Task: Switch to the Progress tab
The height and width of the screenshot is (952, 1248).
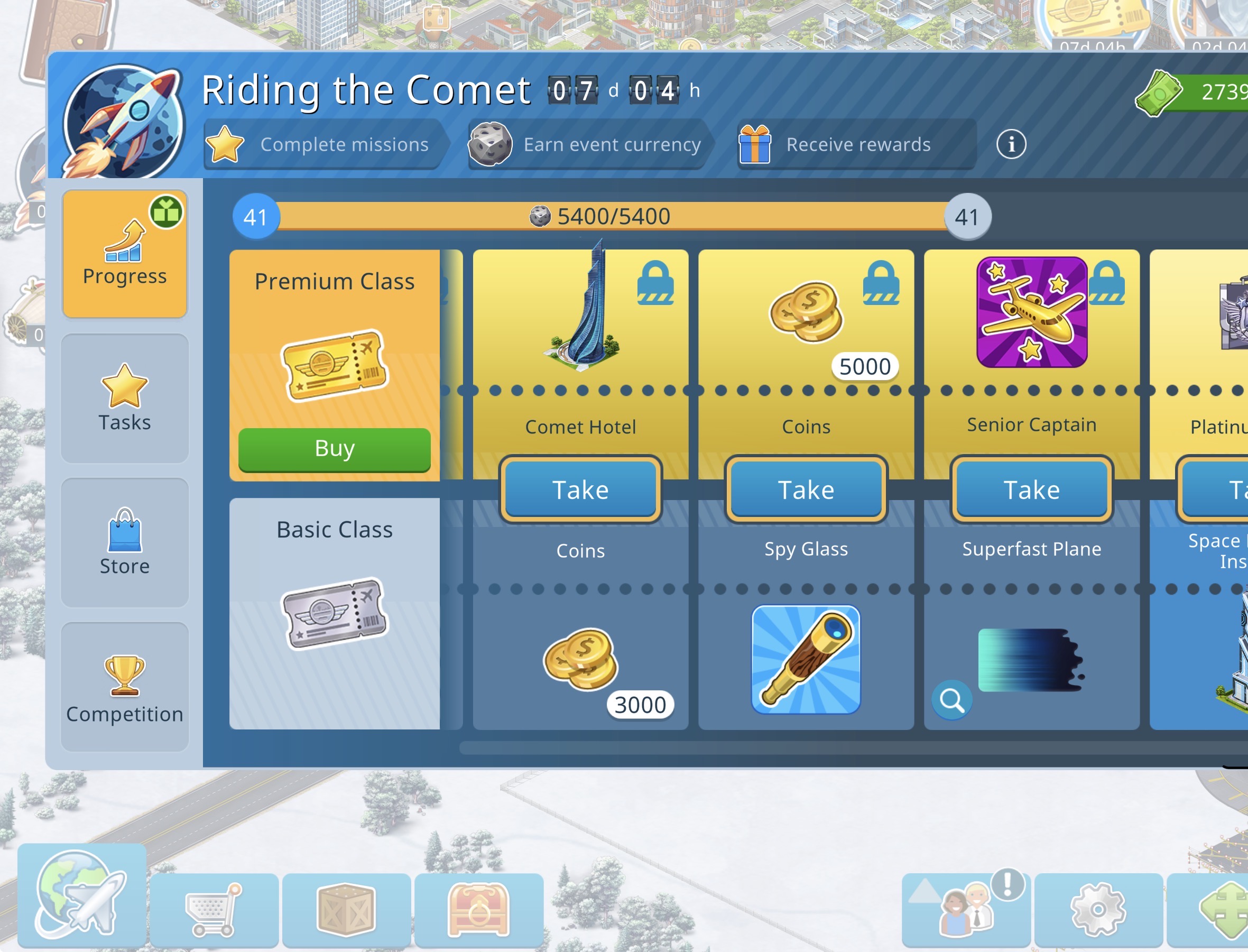Action: [125, 254]
